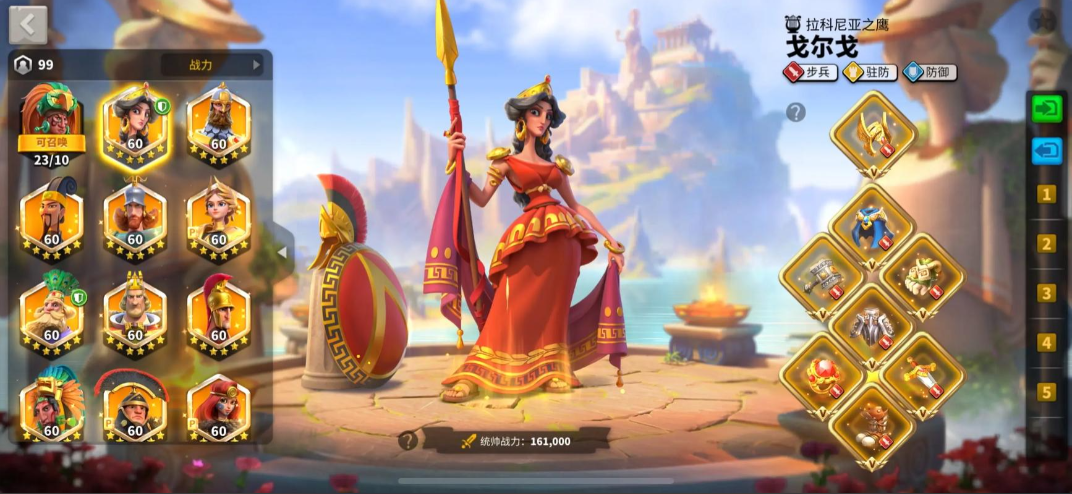The height and width of the screenshot is (494, 1072).
Task: Select the green gloves equipment slot
Action: tap(922, 275)
